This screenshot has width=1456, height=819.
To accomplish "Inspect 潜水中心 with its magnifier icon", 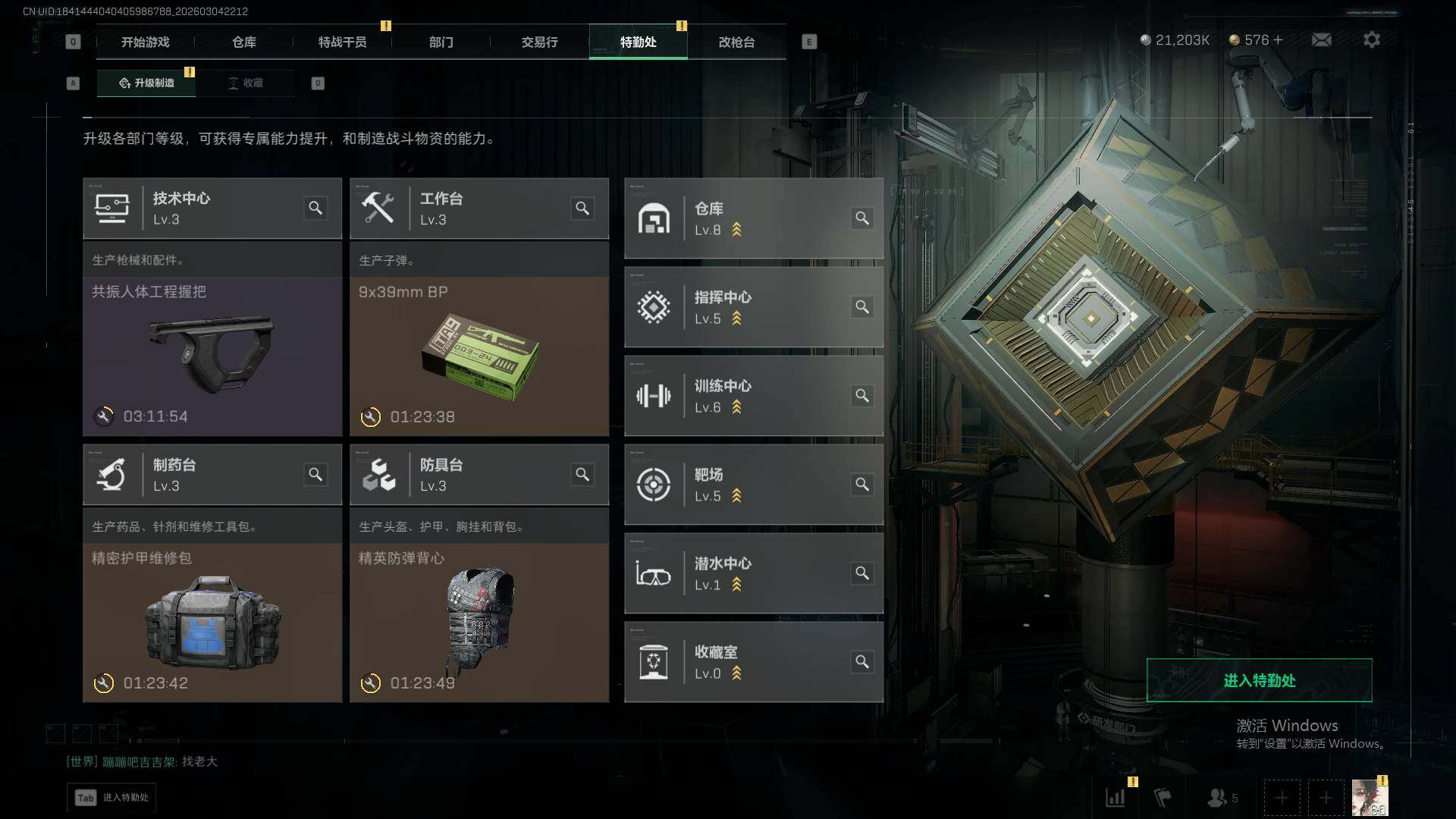I will (x=862, y=573).
